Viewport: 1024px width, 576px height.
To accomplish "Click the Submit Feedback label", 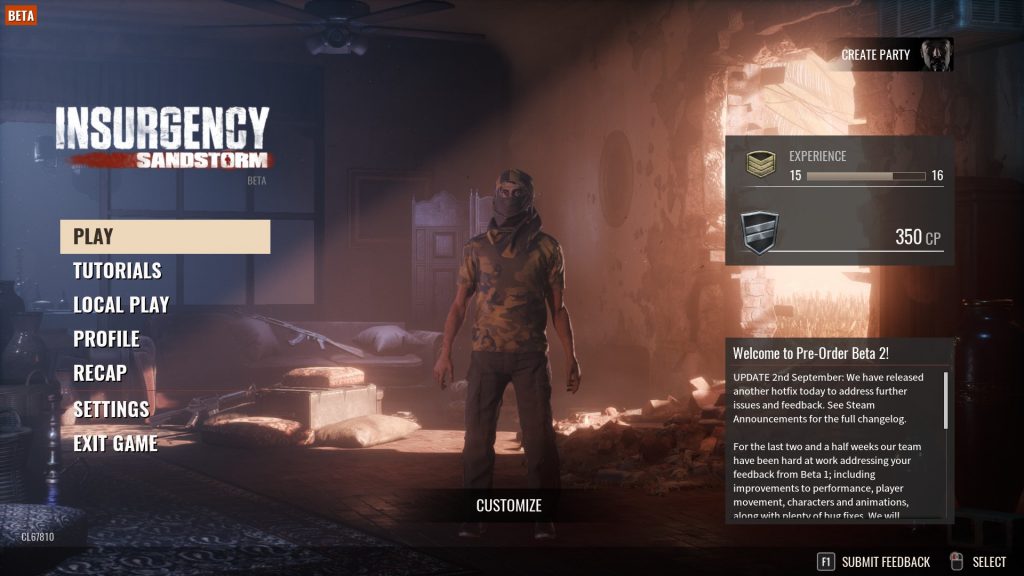I will [x=885, y=562].
